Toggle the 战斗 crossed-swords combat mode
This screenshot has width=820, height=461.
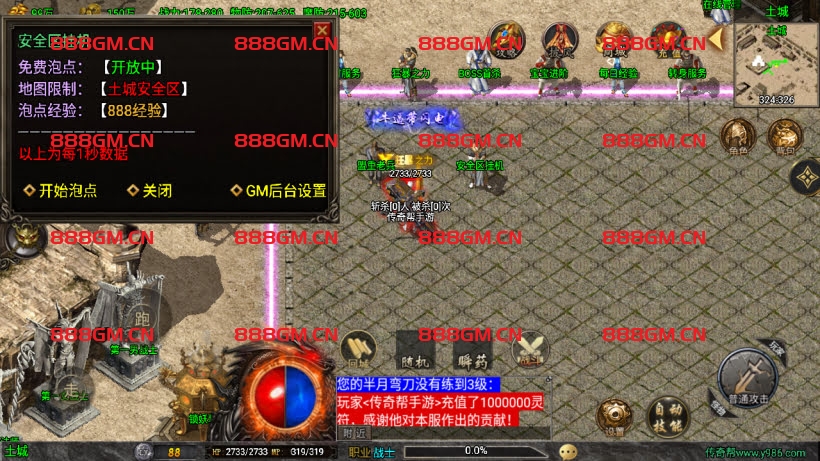click(x=530, y=349)
